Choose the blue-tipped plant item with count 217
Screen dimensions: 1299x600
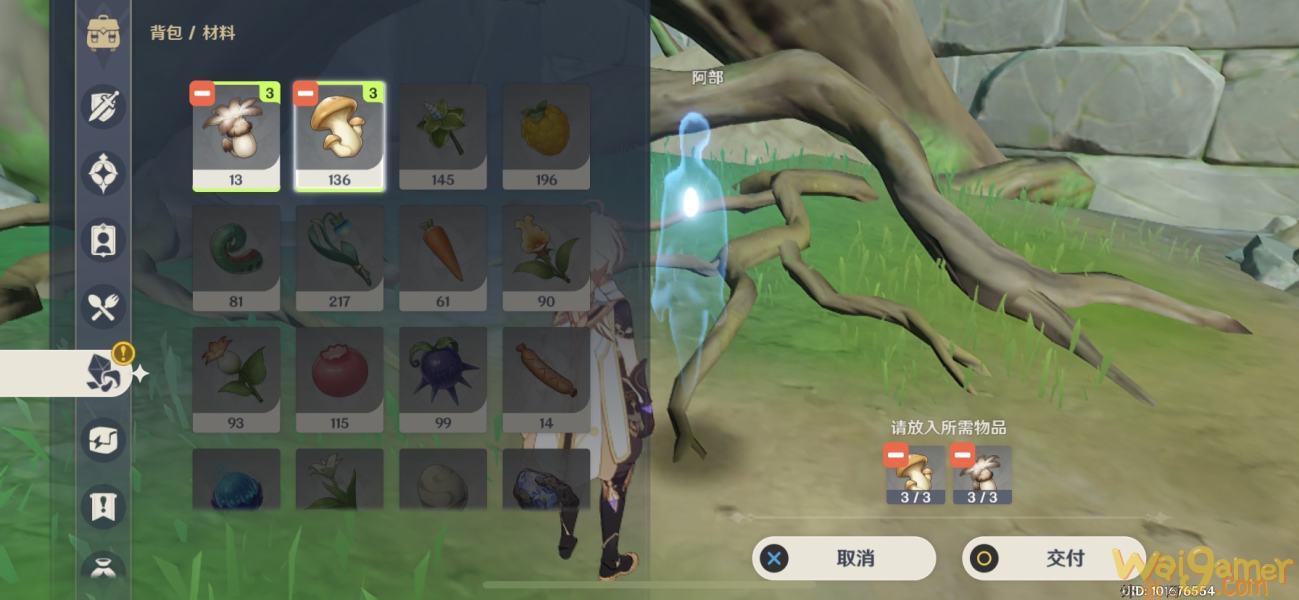click(x=339, y=257)
